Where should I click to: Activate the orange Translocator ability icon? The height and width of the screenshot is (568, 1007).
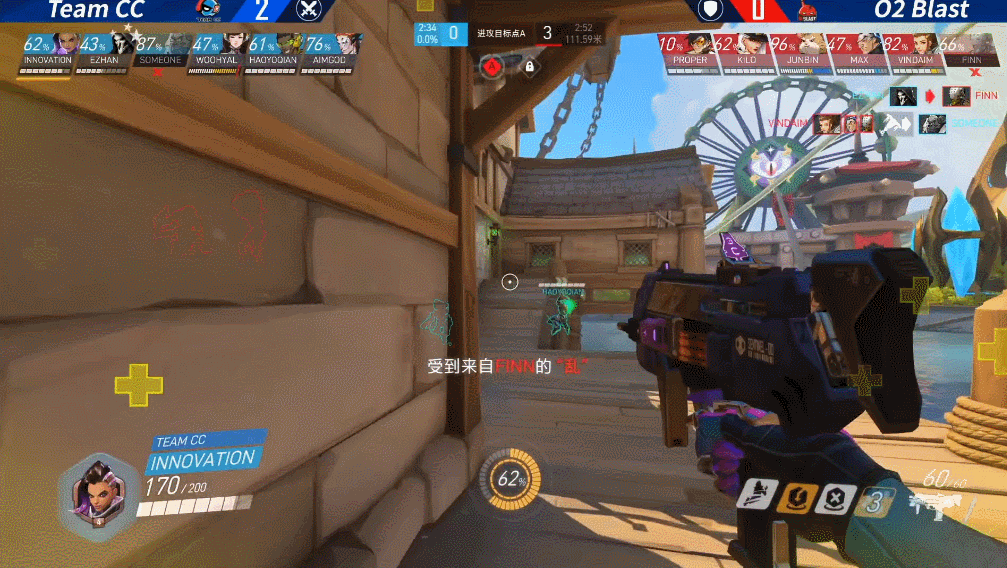pos(797,495)
